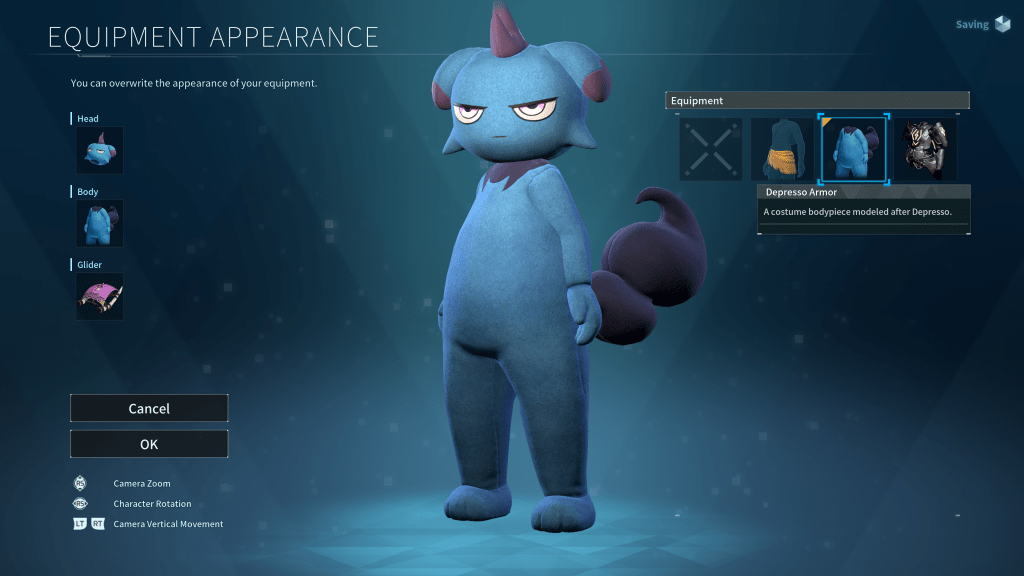Confirm appearance with the OK button
This screenshot has width=1024, height=576.
[149, 444]
